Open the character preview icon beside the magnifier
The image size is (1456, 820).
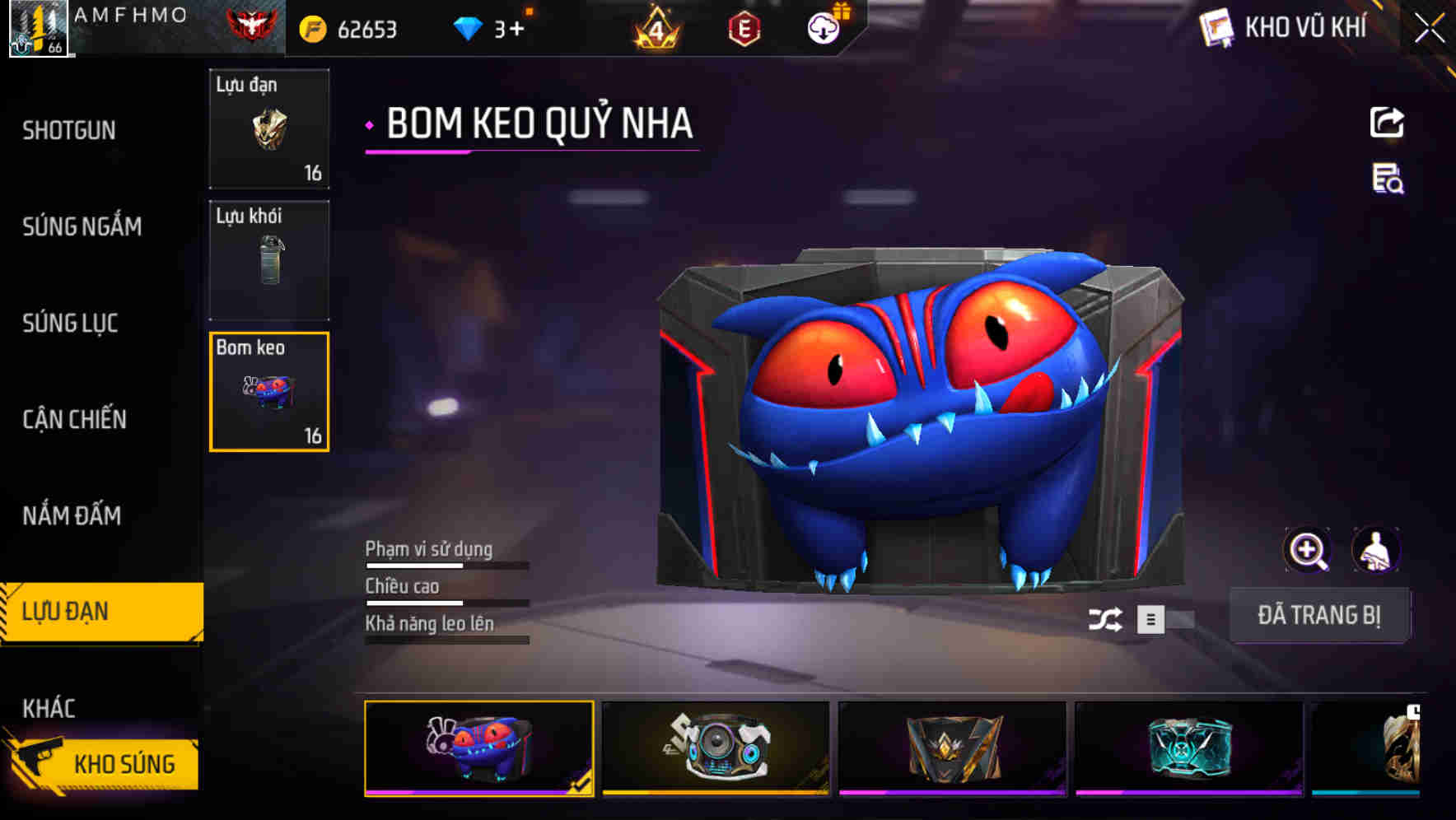(x=1377, y=549)
